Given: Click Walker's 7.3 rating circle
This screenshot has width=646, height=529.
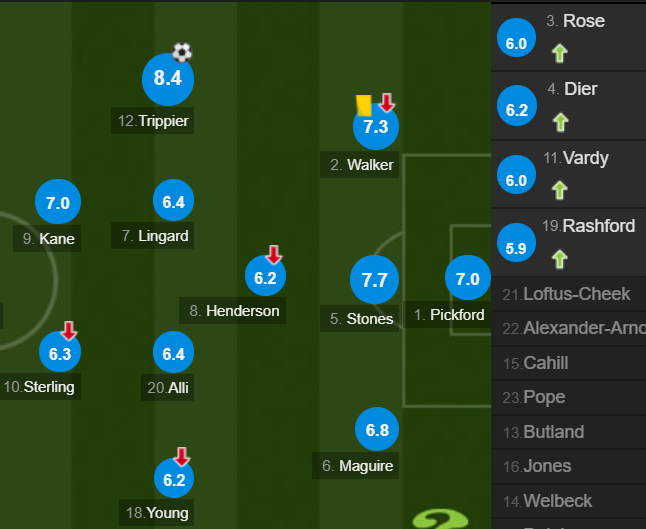Looking at the screenshot, I should (x=375, y=127).
